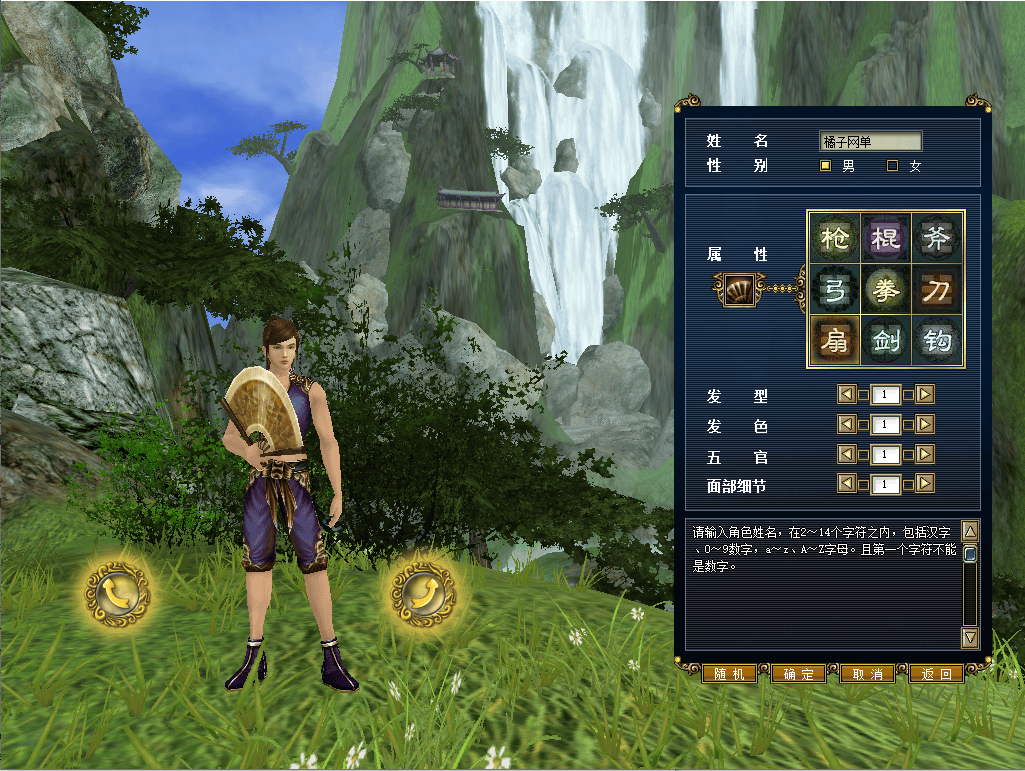Image resolution: width=1025 pixels, height=771 pixels.
Task: Choose the blade (刀) weapon attribute
Action: pyautogui.click(x=938, y=290)
